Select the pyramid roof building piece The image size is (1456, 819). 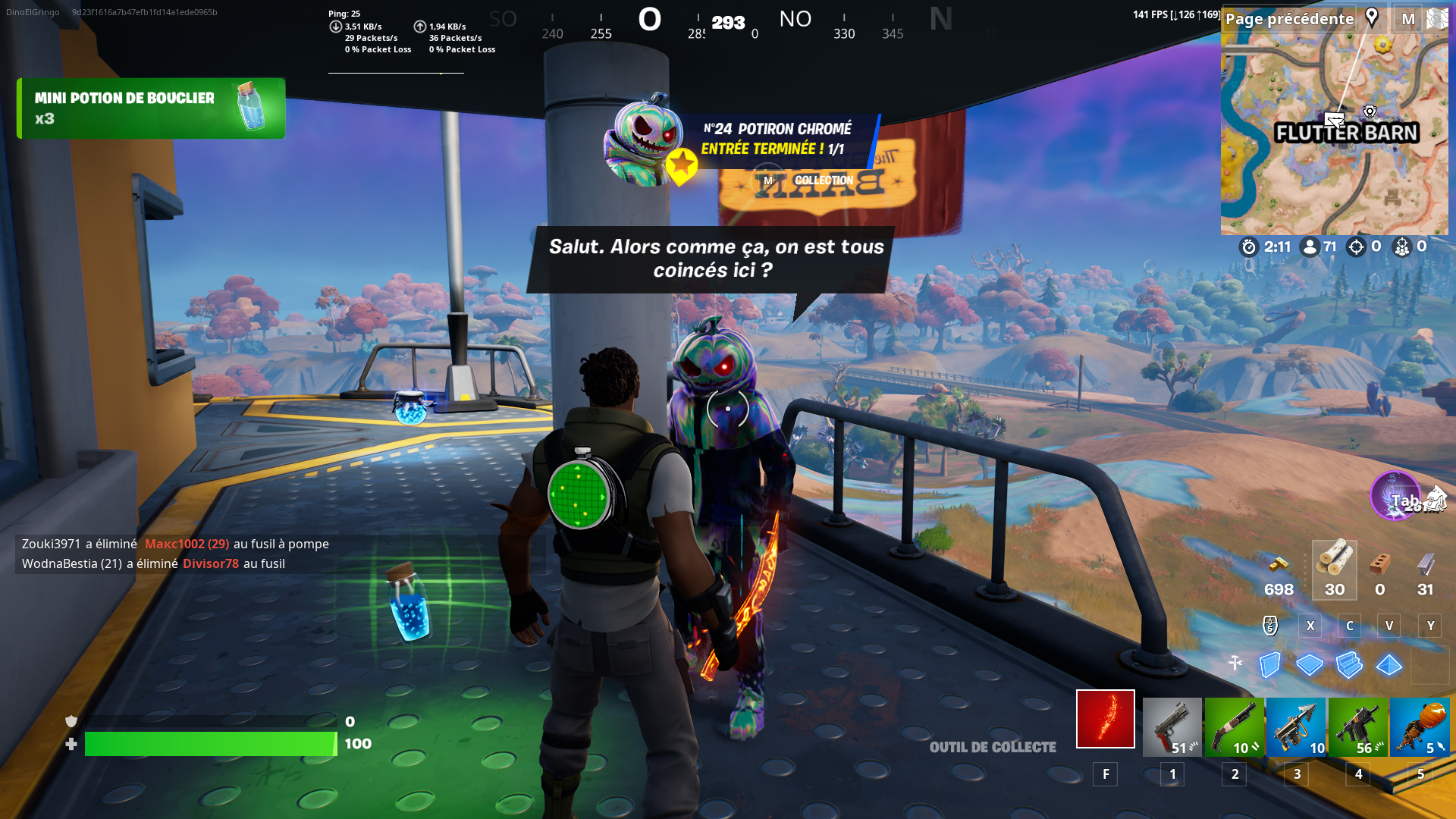click(x=1389, y=665)
